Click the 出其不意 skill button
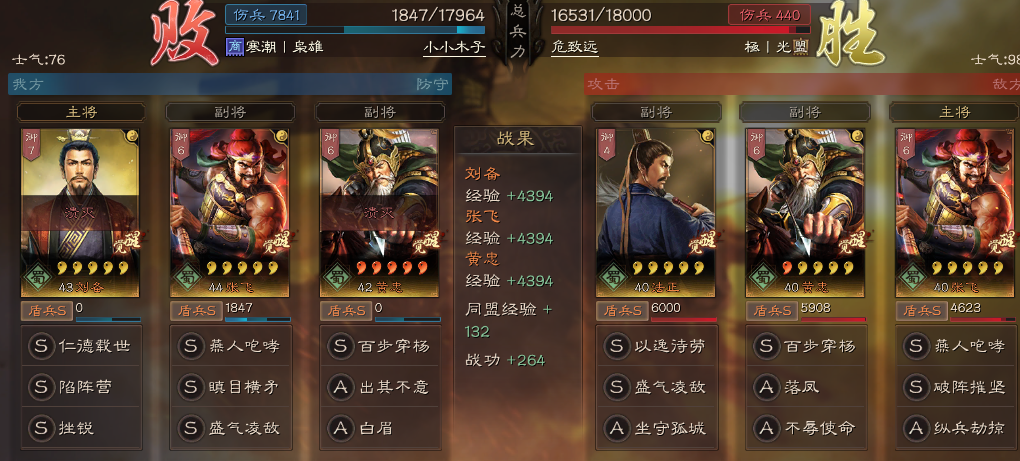1020x461 pixels. click(381, 387)
